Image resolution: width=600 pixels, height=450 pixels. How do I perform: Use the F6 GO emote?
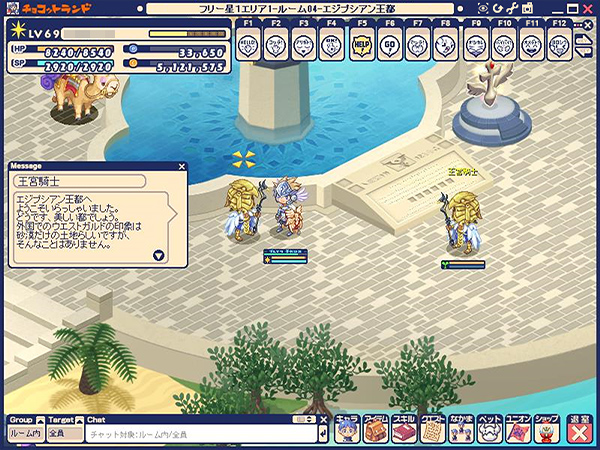click(390, 43)
